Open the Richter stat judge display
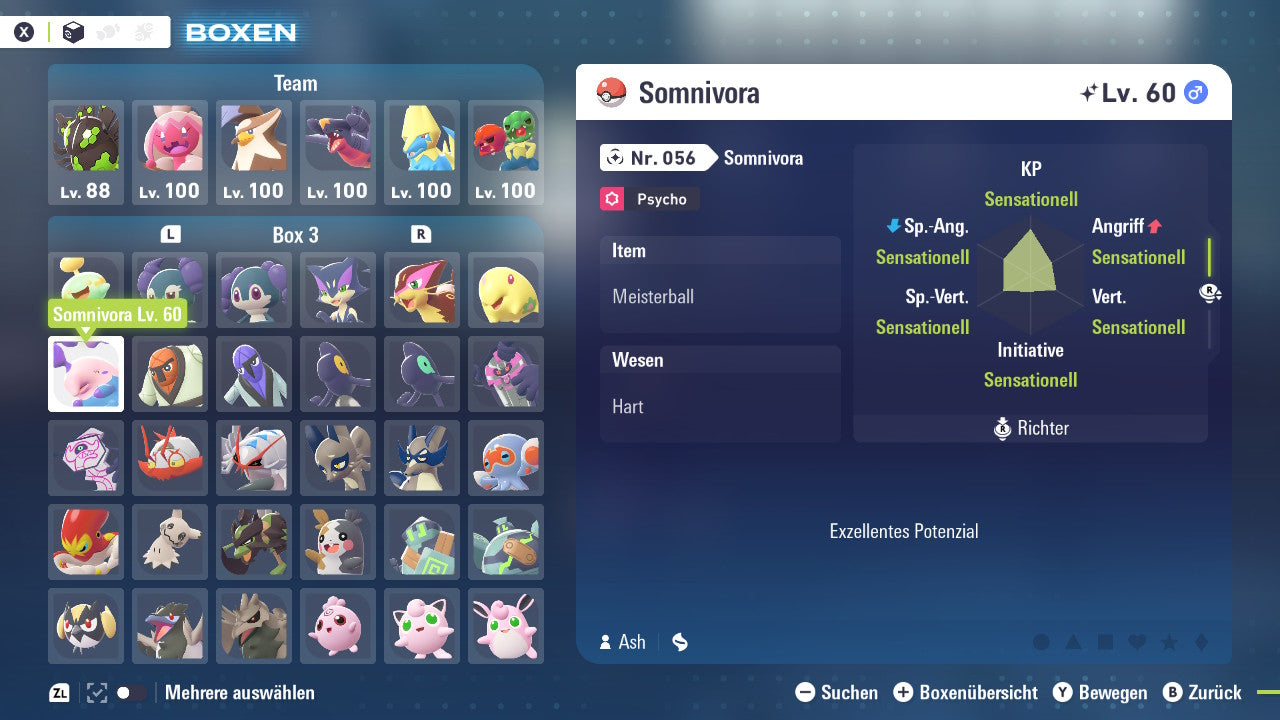The height and width of the screenshot is (720, 1280). click(1030, 428)
